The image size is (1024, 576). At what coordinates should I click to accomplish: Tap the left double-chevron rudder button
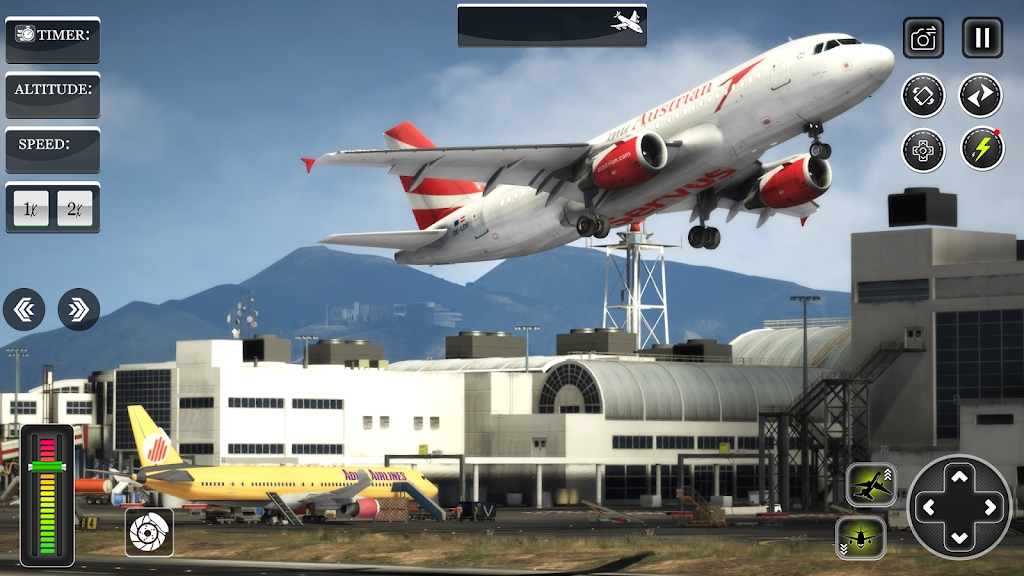pyautogui.click(x=24, y=310)
